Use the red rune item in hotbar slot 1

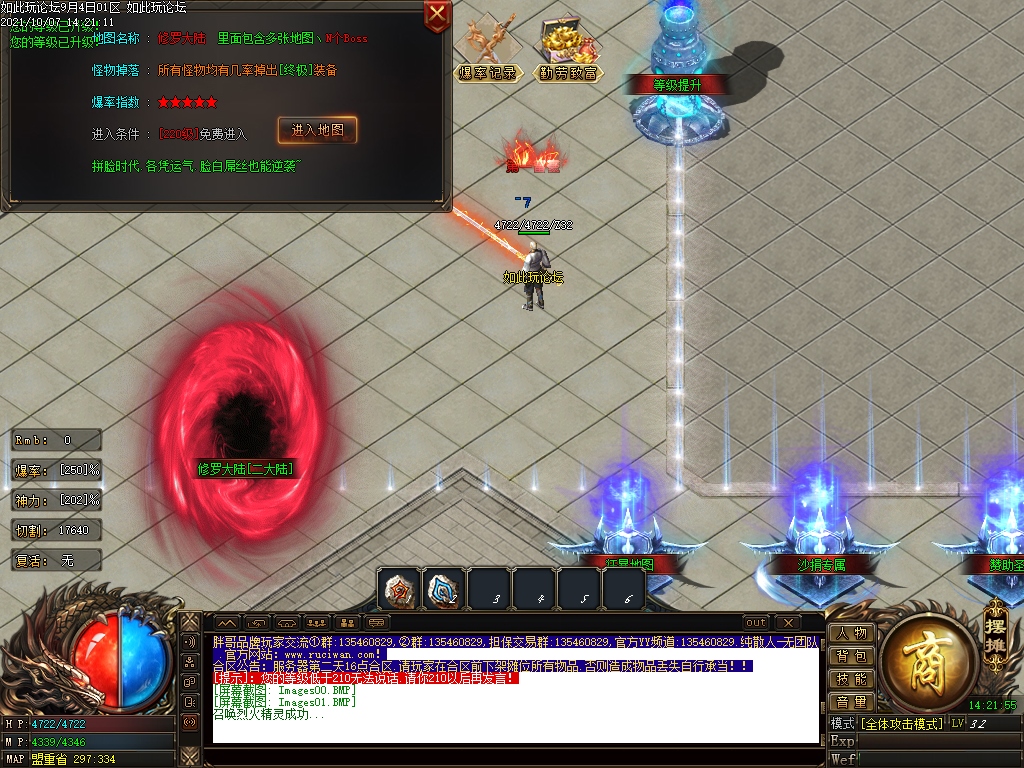399,590
